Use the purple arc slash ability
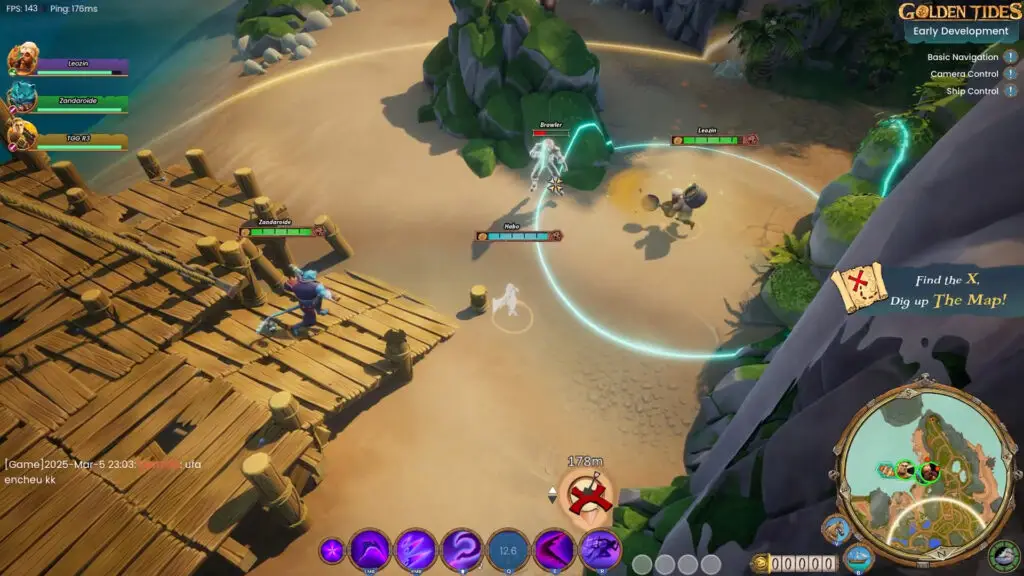This screenshot has height=576, width=1024. [371, 549]
